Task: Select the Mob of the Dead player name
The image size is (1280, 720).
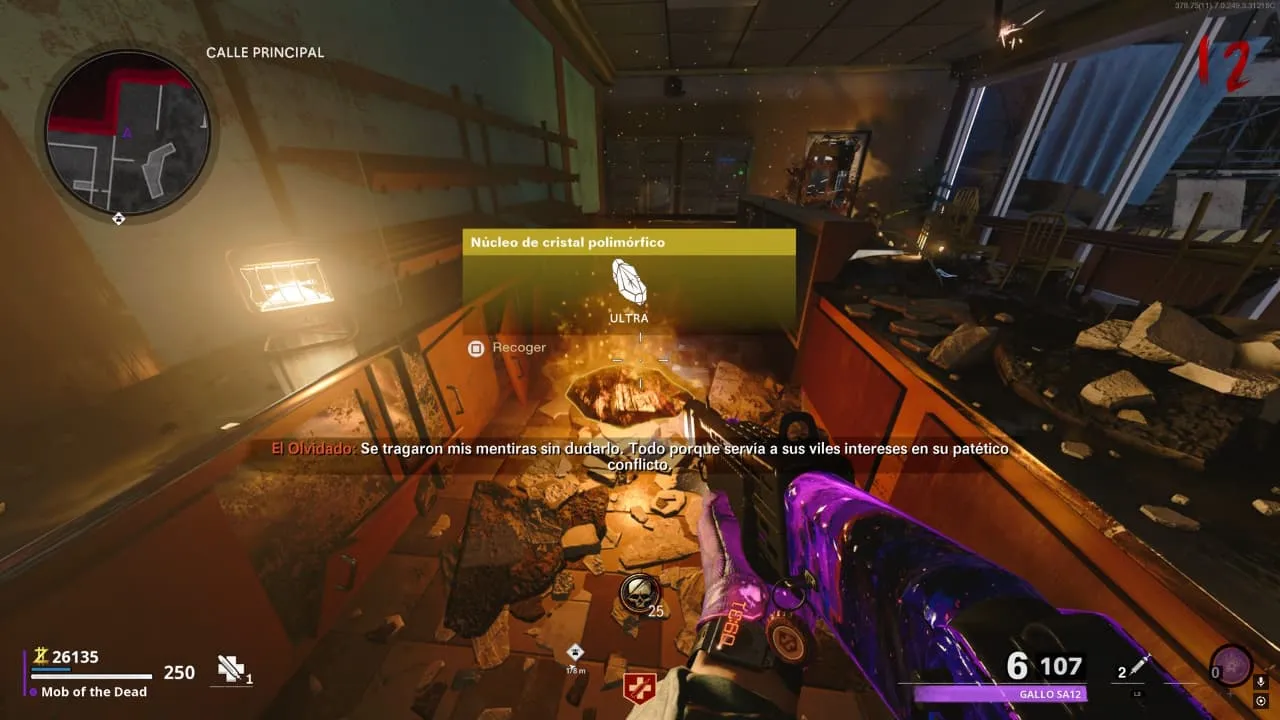Action: (94, 691)
